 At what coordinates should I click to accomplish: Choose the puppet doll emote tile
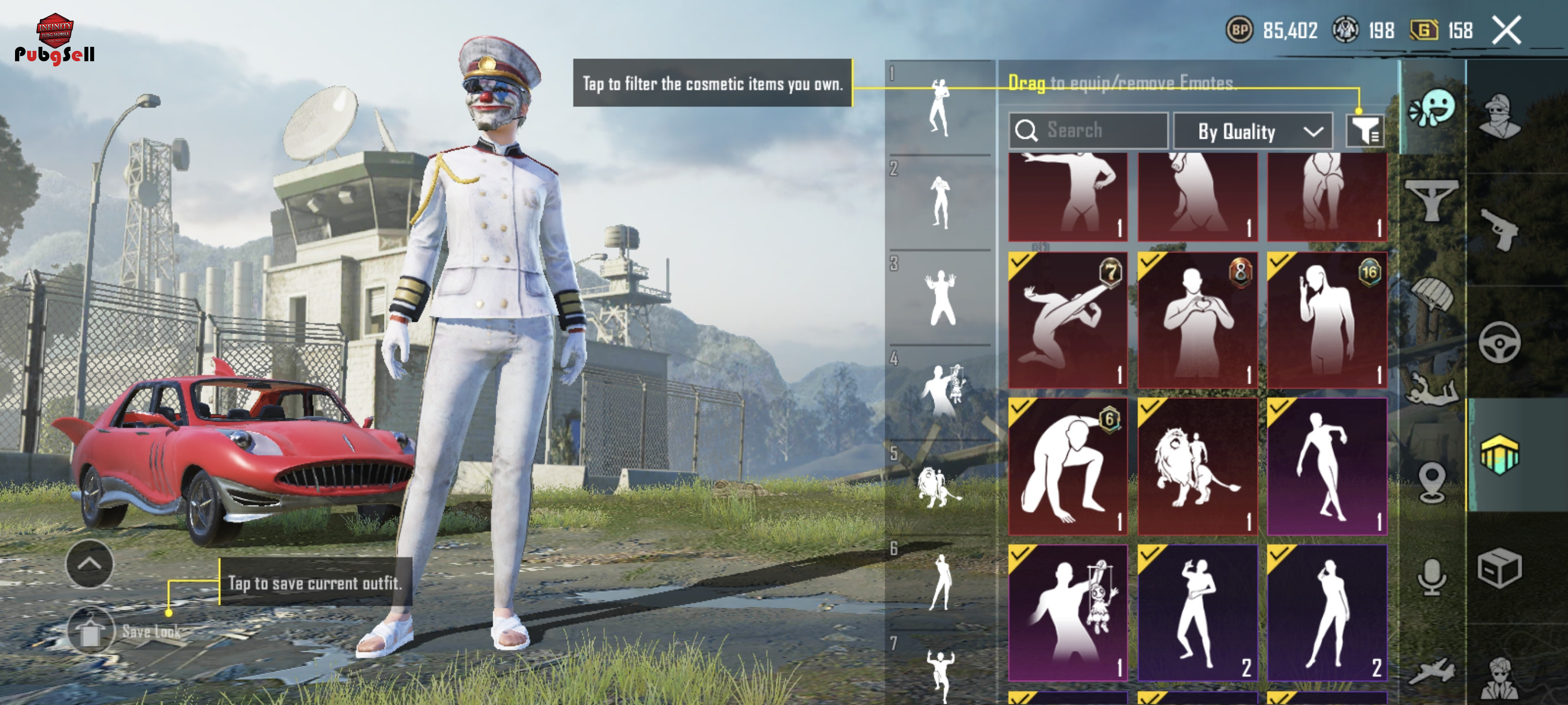[1068, 613]
